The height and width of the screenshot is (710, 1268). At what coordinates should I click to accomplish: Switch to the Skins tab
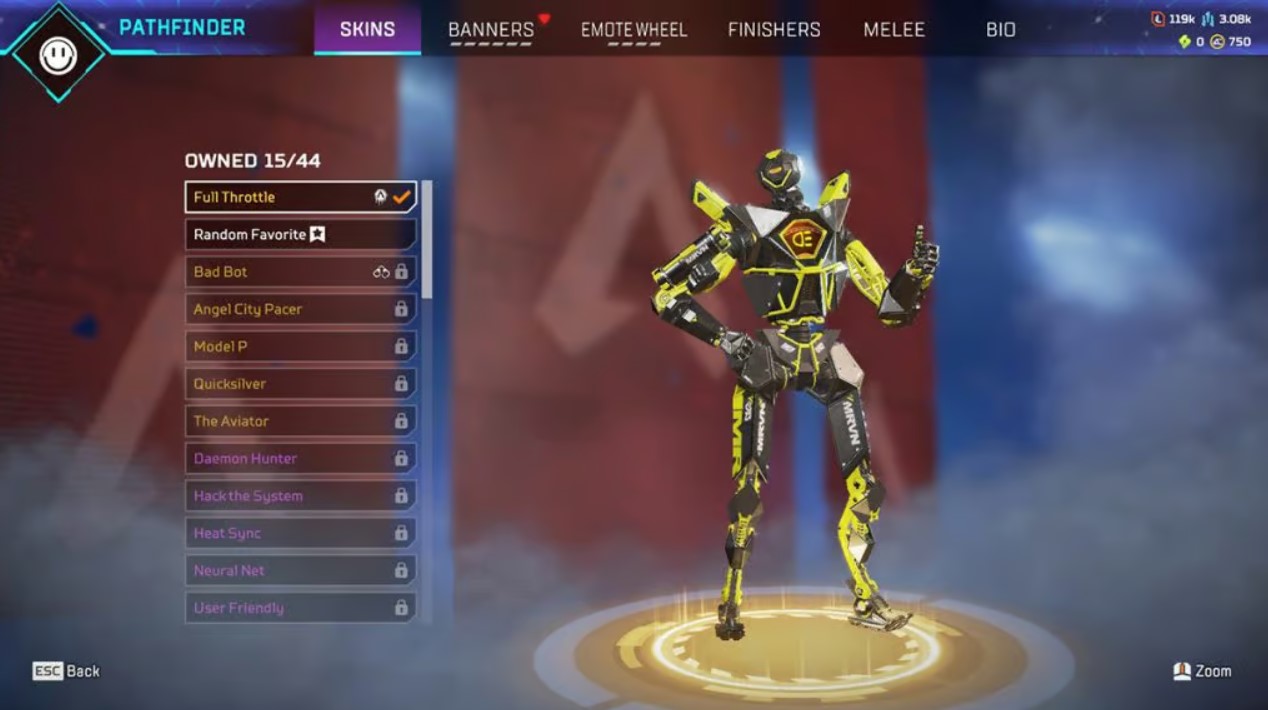point(367,29)
